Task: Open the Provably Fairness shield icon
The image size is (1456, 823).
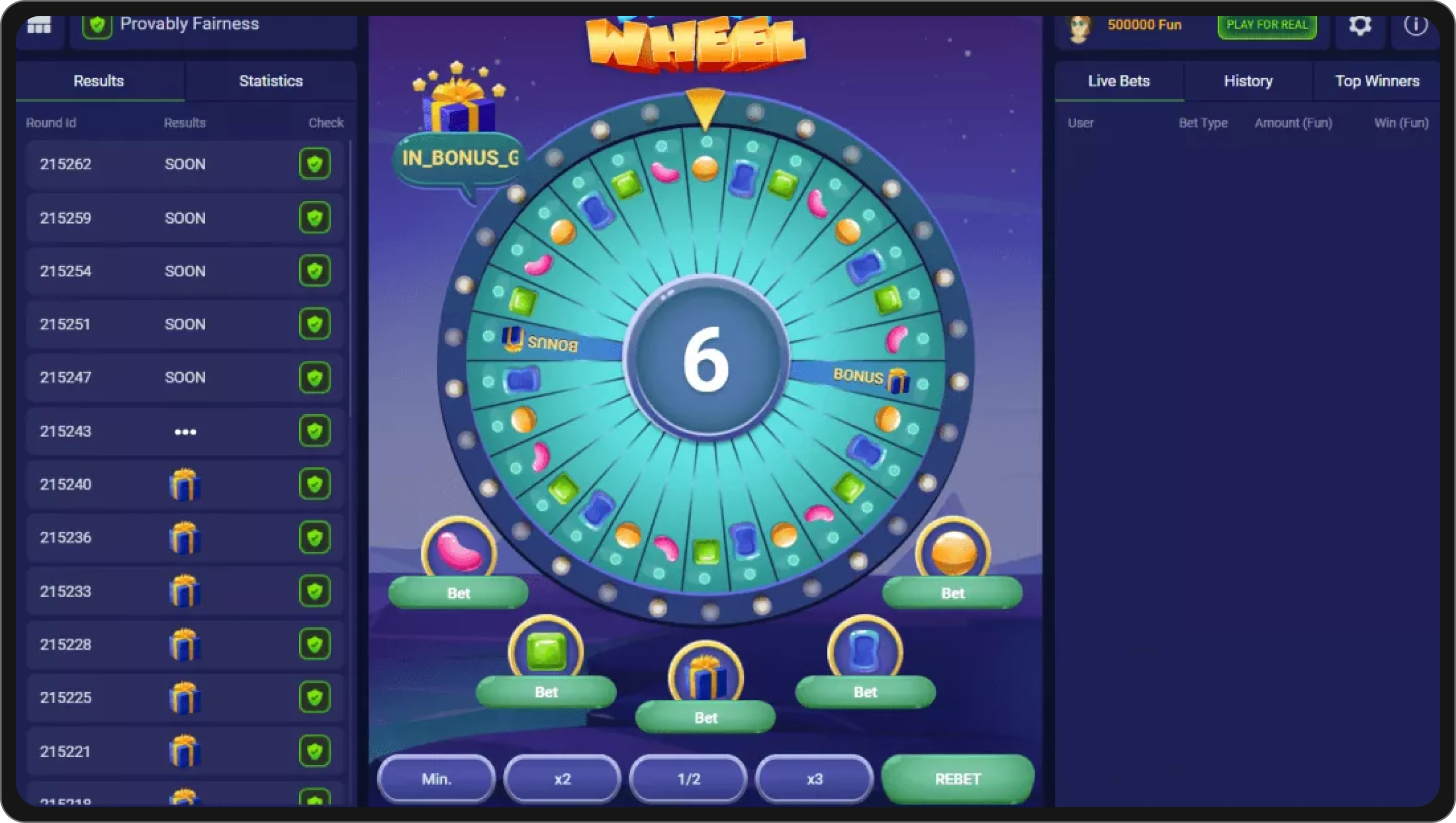Action: (97, 25)
